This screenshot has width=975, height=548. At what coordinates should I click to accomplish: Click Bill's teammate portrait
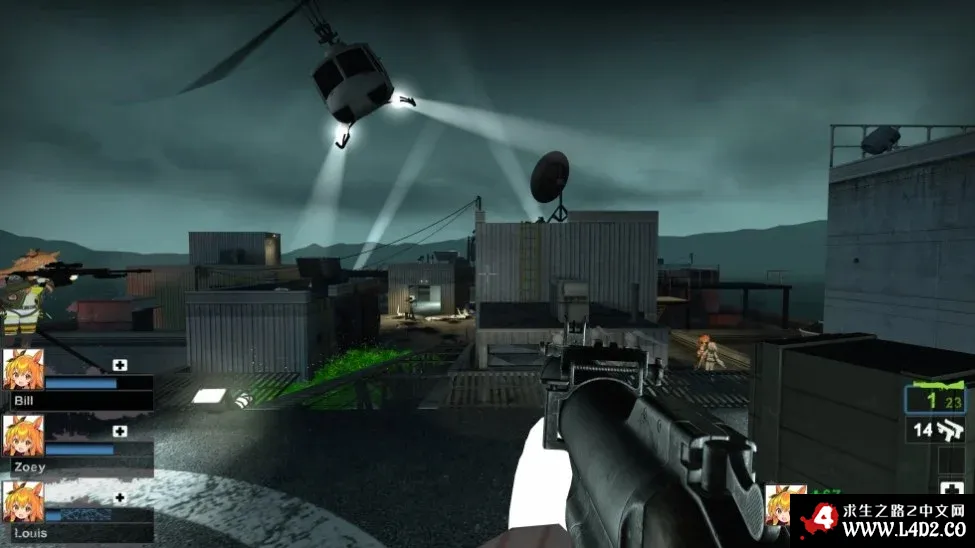23,368
